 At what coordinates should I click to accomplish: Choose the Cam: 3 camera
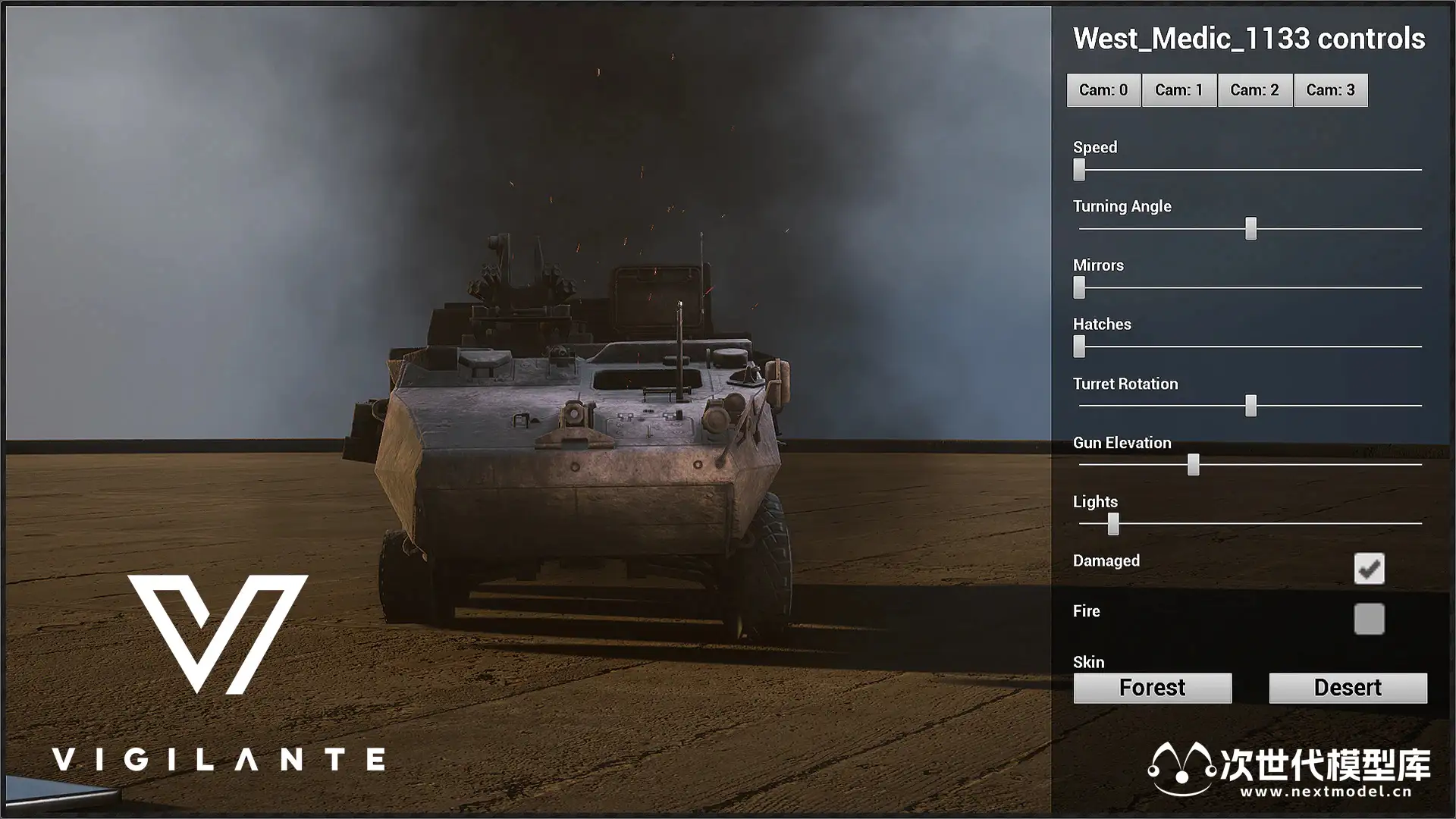tap(1331, 90)
